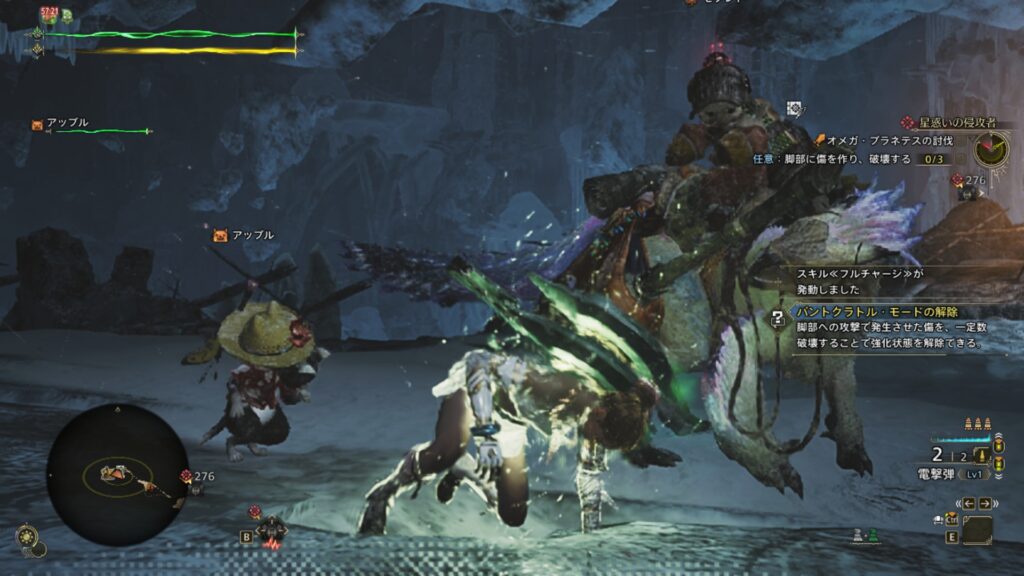Click the quest timer clock dial
Image resolution: width=1024 pixels, height=576 pixels.
pyautogui.click(x=991, y=149)
